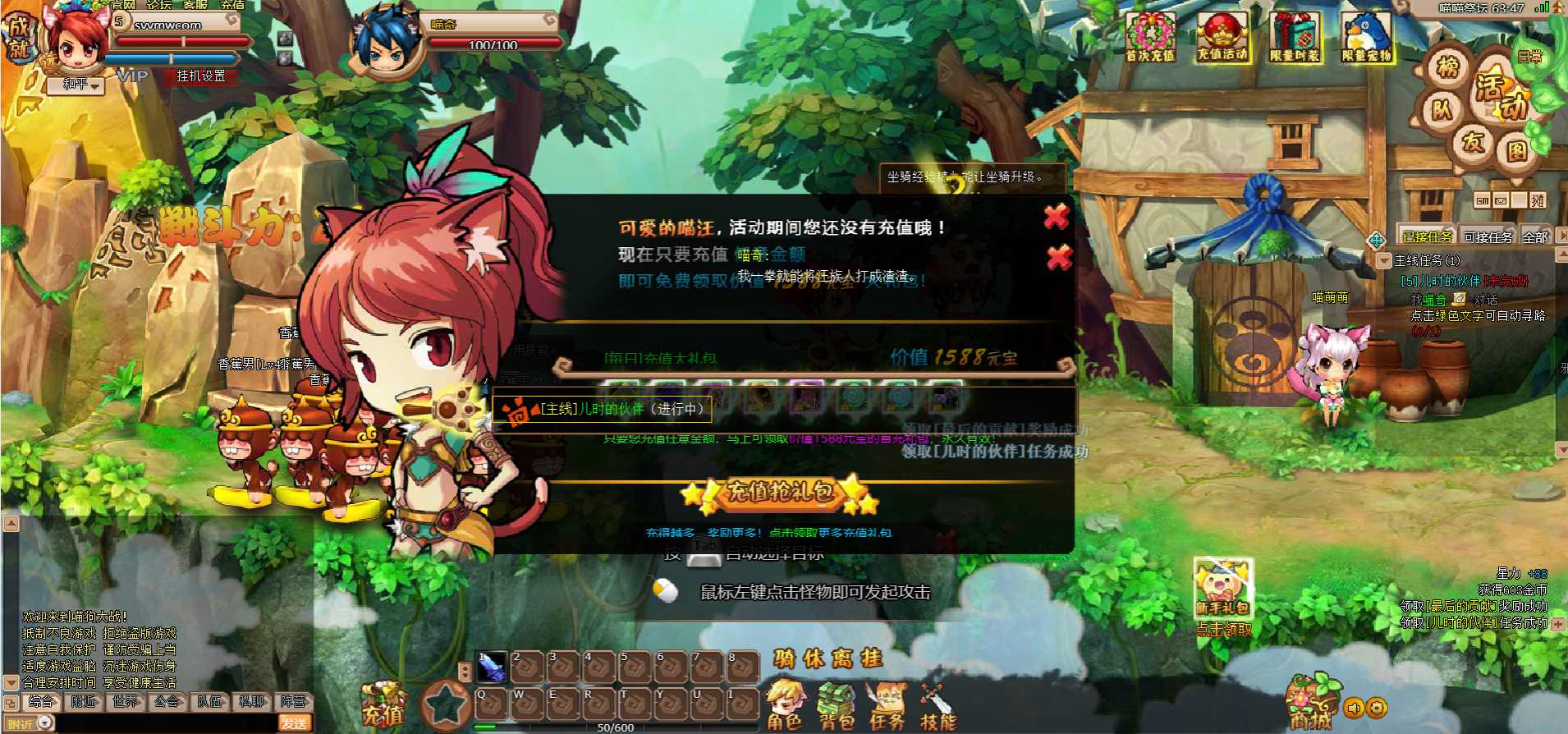Open the 榜 ranking button

(1447, 66)
